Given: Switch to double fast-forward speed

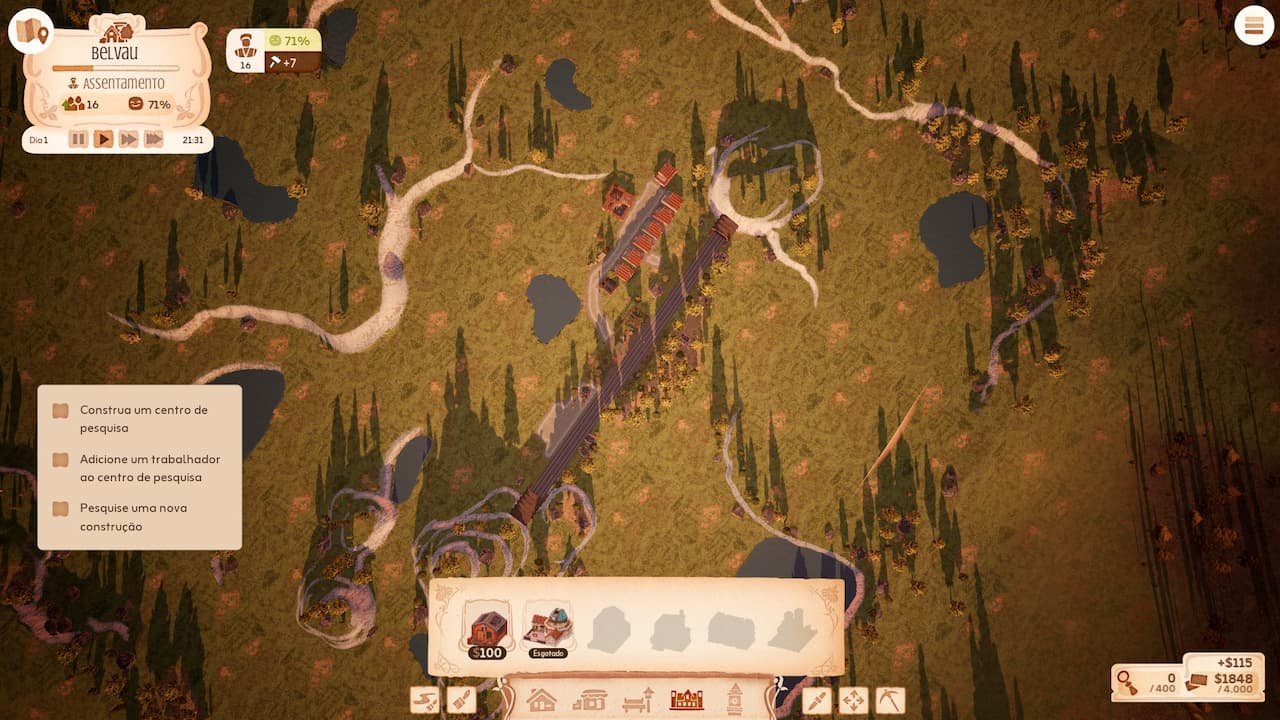Looking at the screenshot, I should click(128, 139).
